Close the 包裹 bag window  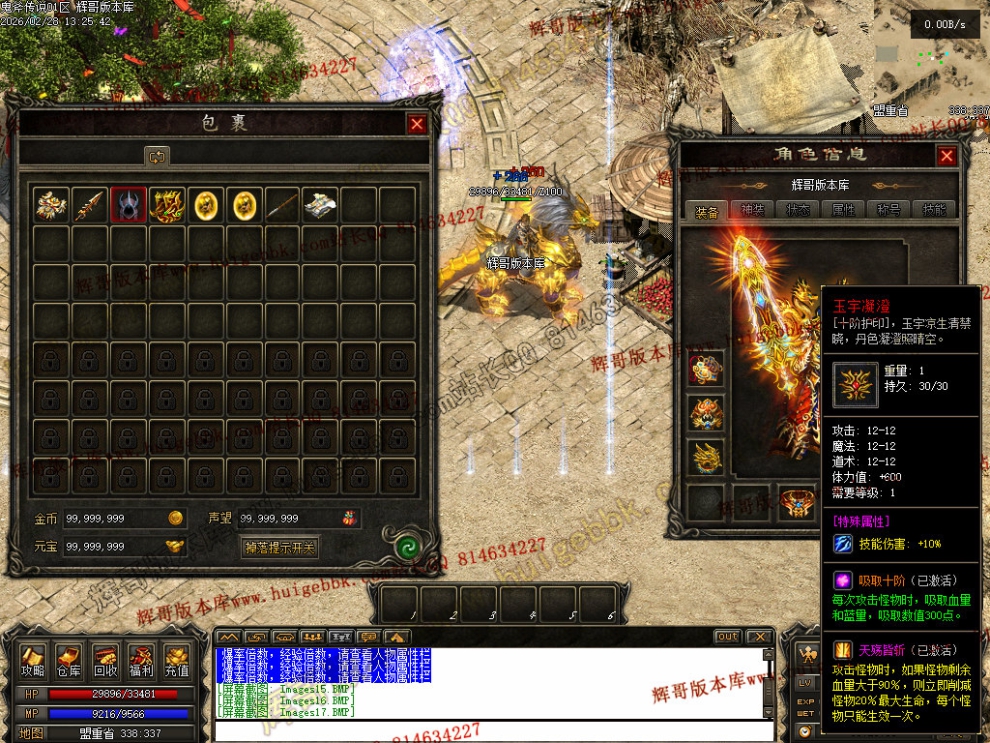(417, 124)
